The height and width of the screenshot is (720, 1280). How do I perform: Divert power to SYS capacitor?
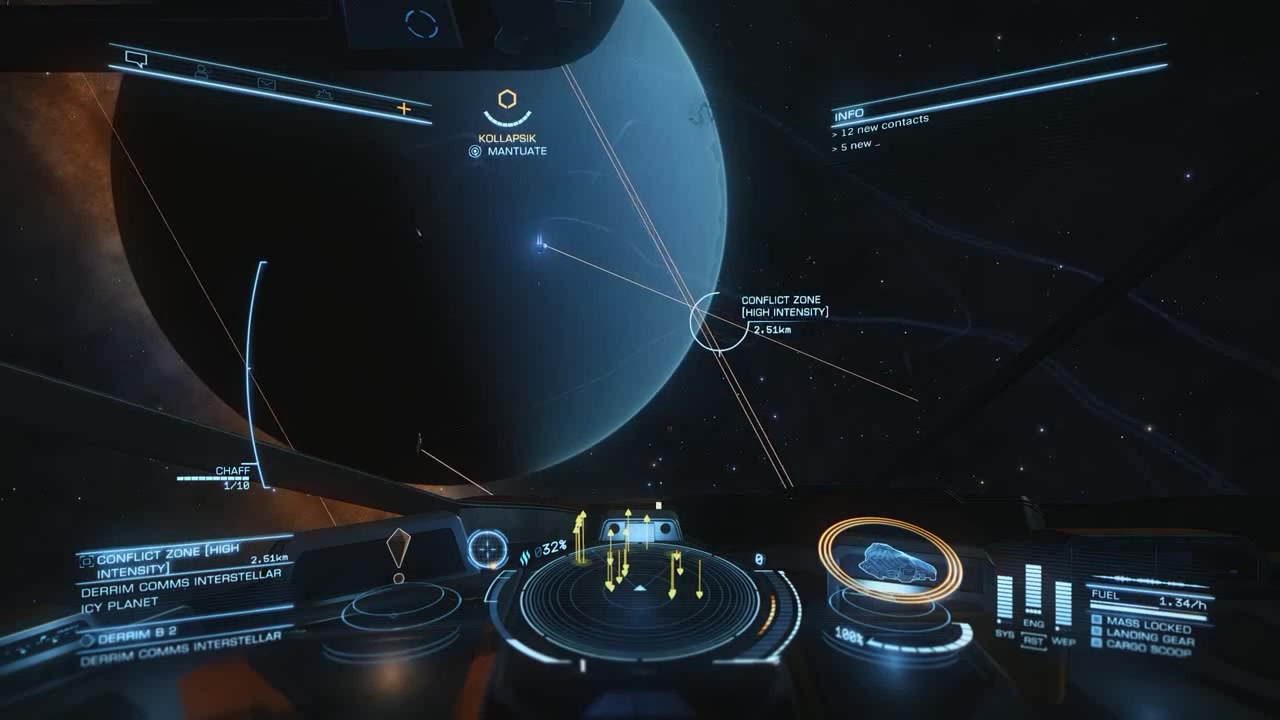pyautogui.click(x=1004, y=598)
